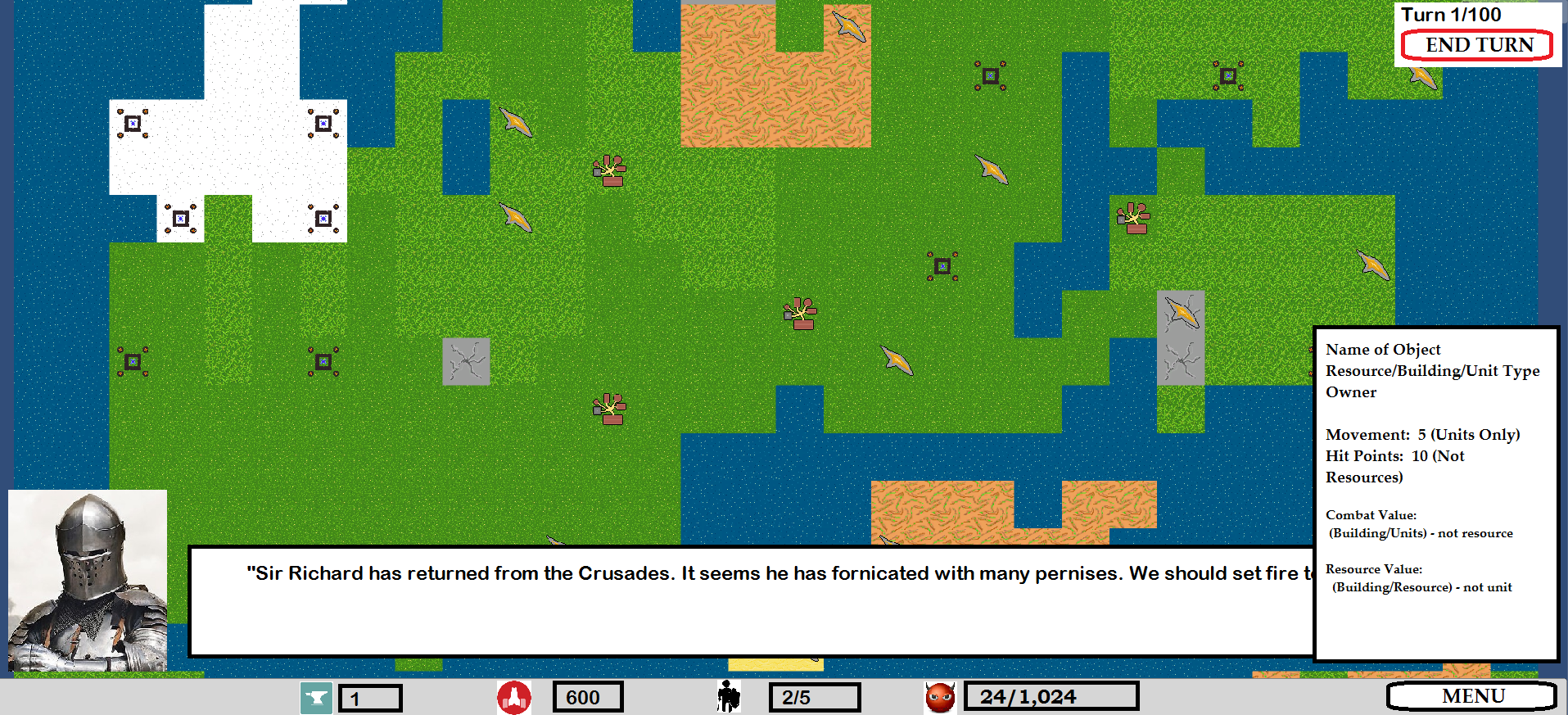Viewport: 1568px width, 715px height.
Task: Click the 24/1,024 enemy progress display
Action: click(x=1051, y=697)
